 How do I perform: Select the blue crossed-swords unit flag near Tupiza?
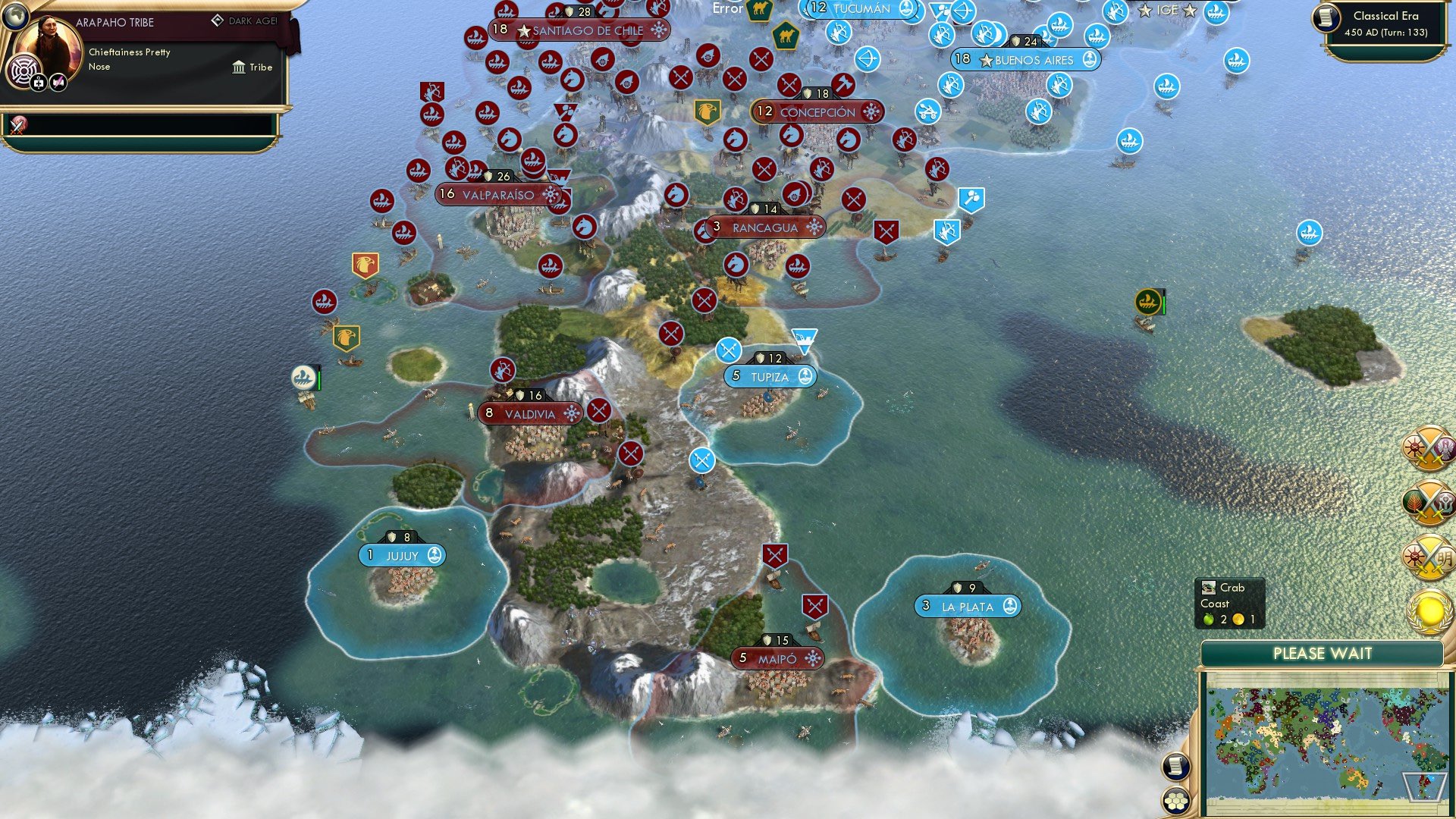(730, 350)
